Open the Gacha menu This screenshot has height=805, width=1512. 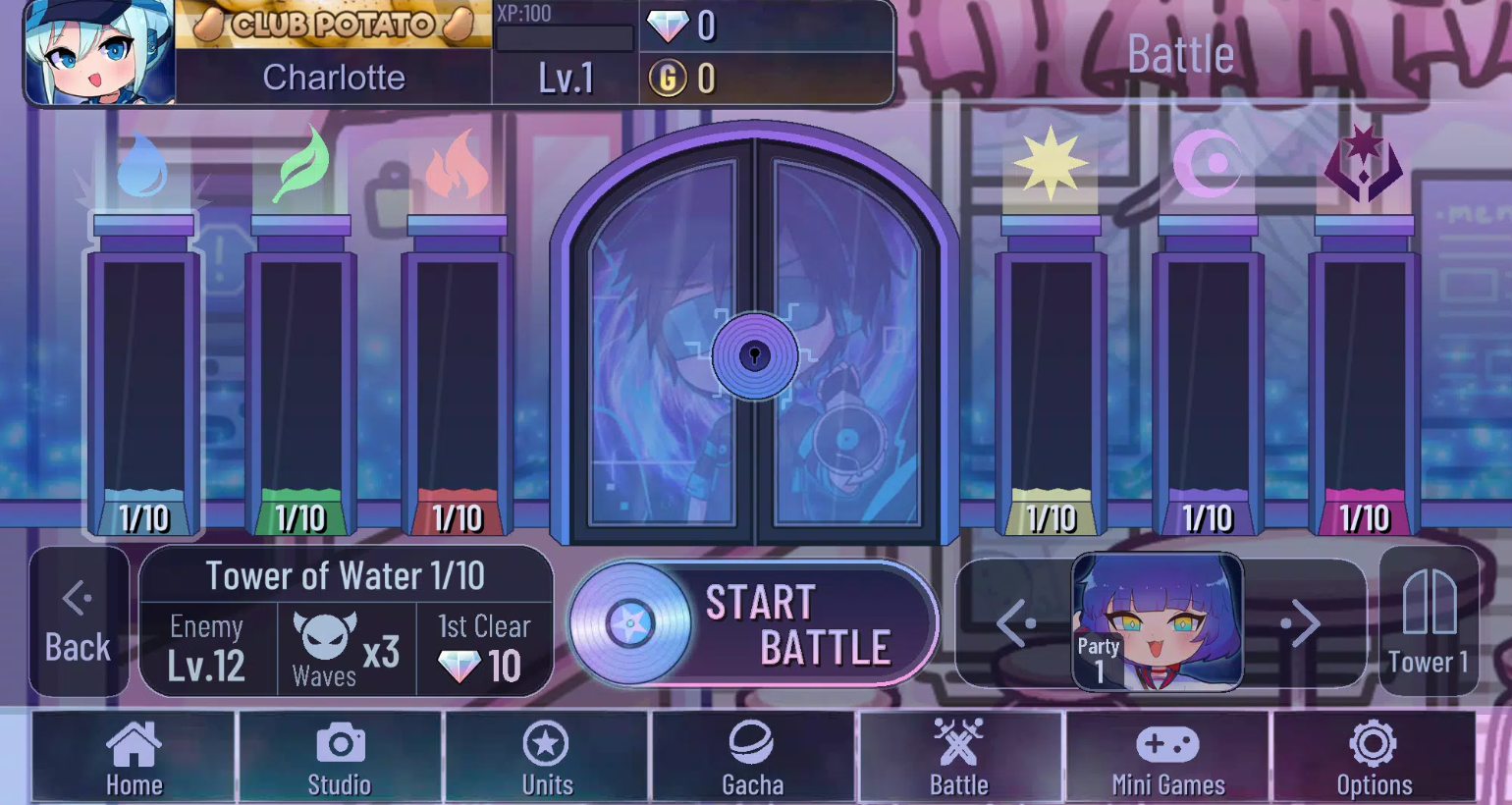pyautogui.click(x=753, y=757)
